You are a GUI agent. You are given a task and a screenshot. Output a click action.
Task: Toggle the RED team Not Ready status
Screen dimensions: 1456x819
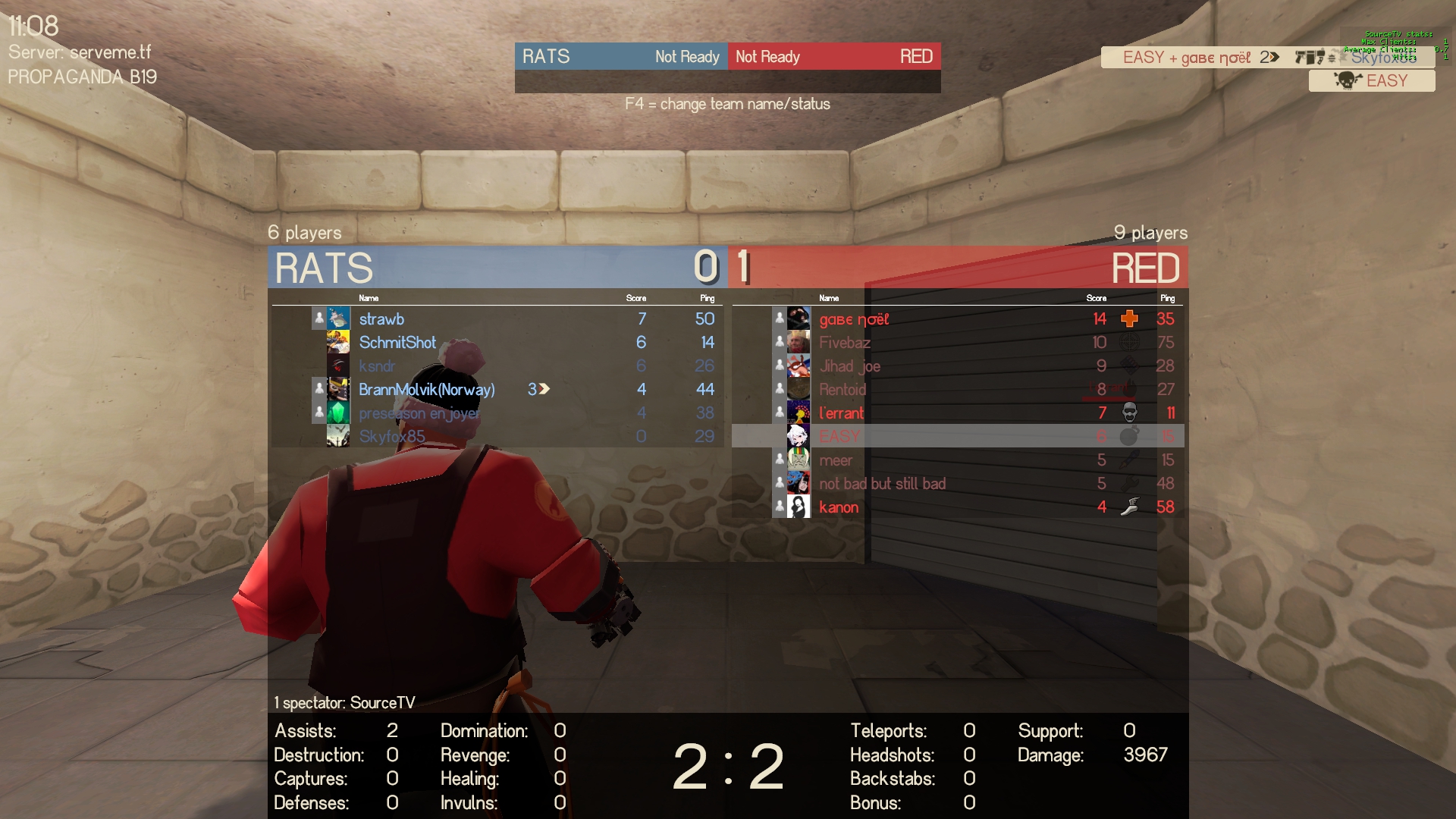(767, 57)
